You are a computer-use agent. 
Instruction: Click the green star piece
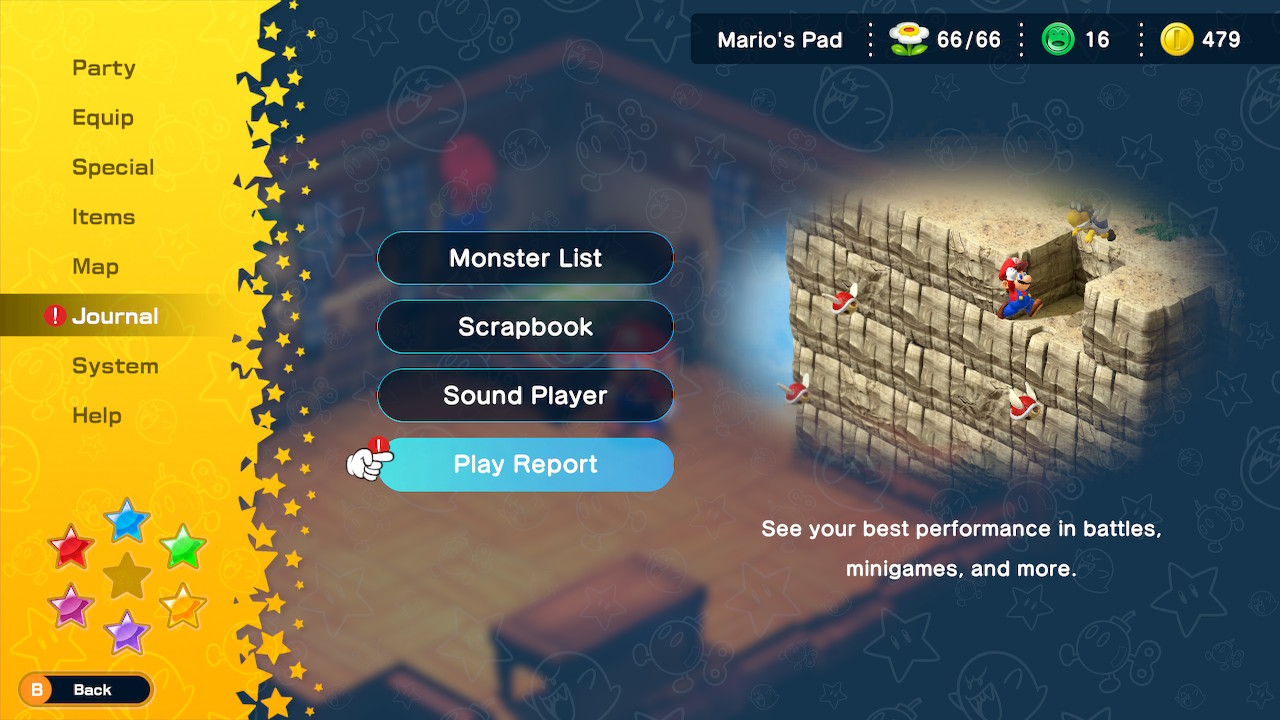[x=184, y=545]
